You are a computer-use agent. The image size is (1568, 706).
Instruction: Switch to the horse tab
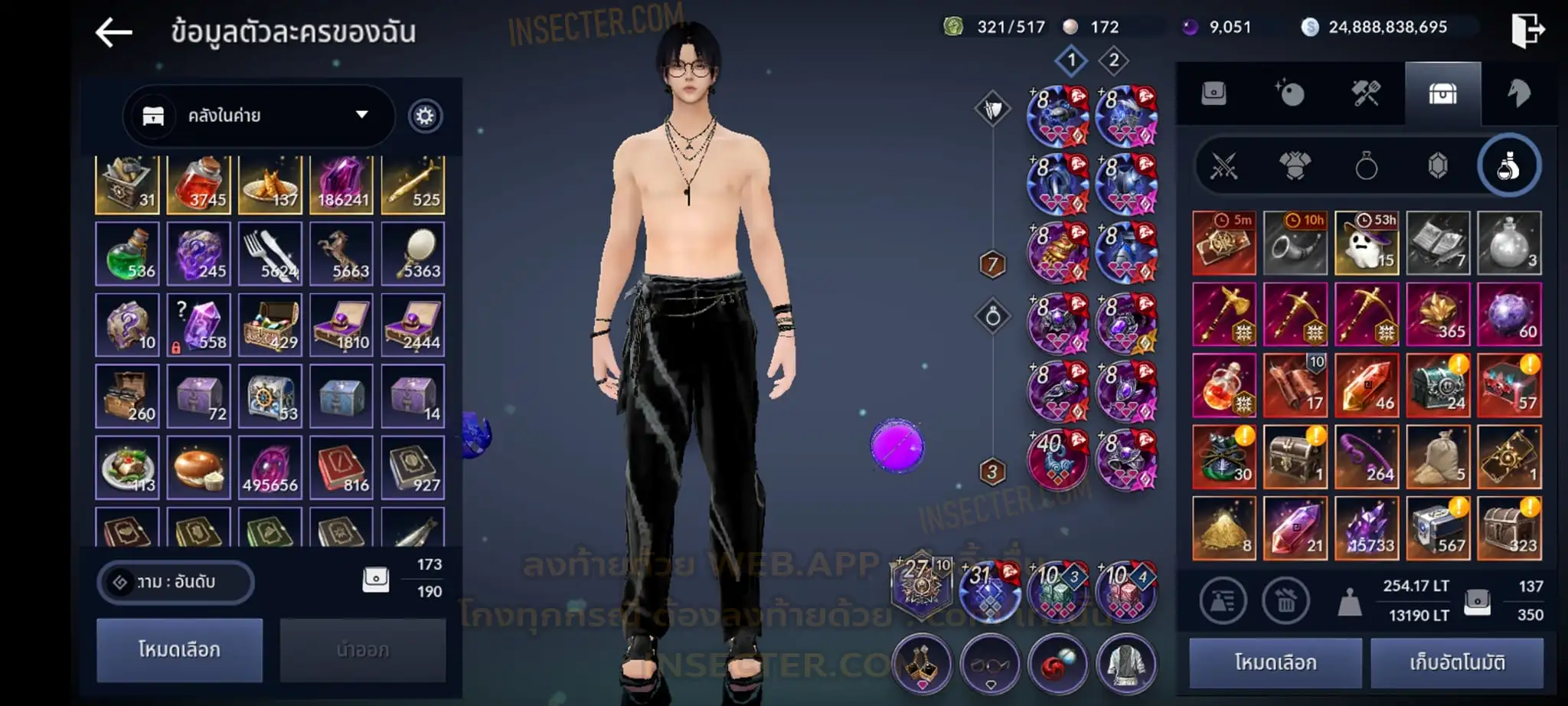pos(1519,94)
